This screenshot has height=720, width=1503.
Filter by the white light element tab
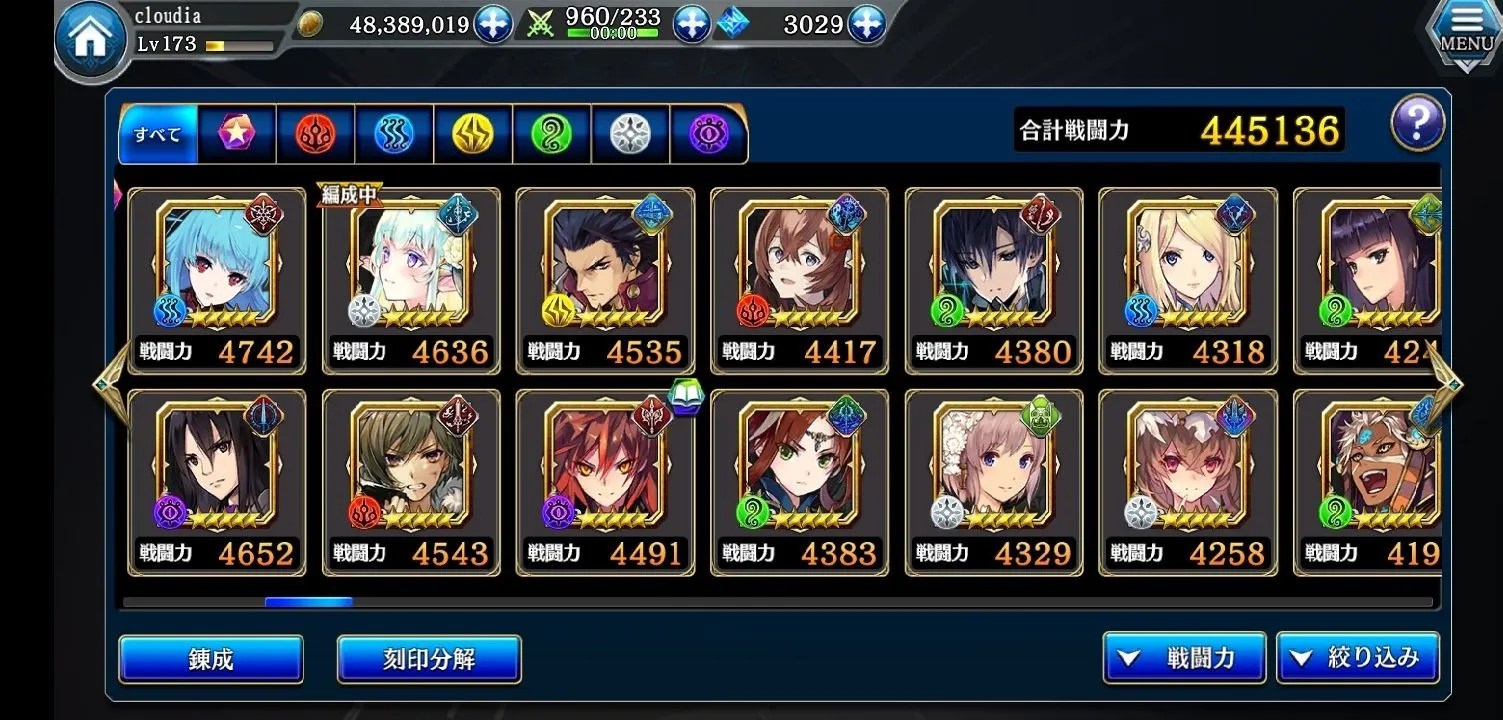click(630, 134)
